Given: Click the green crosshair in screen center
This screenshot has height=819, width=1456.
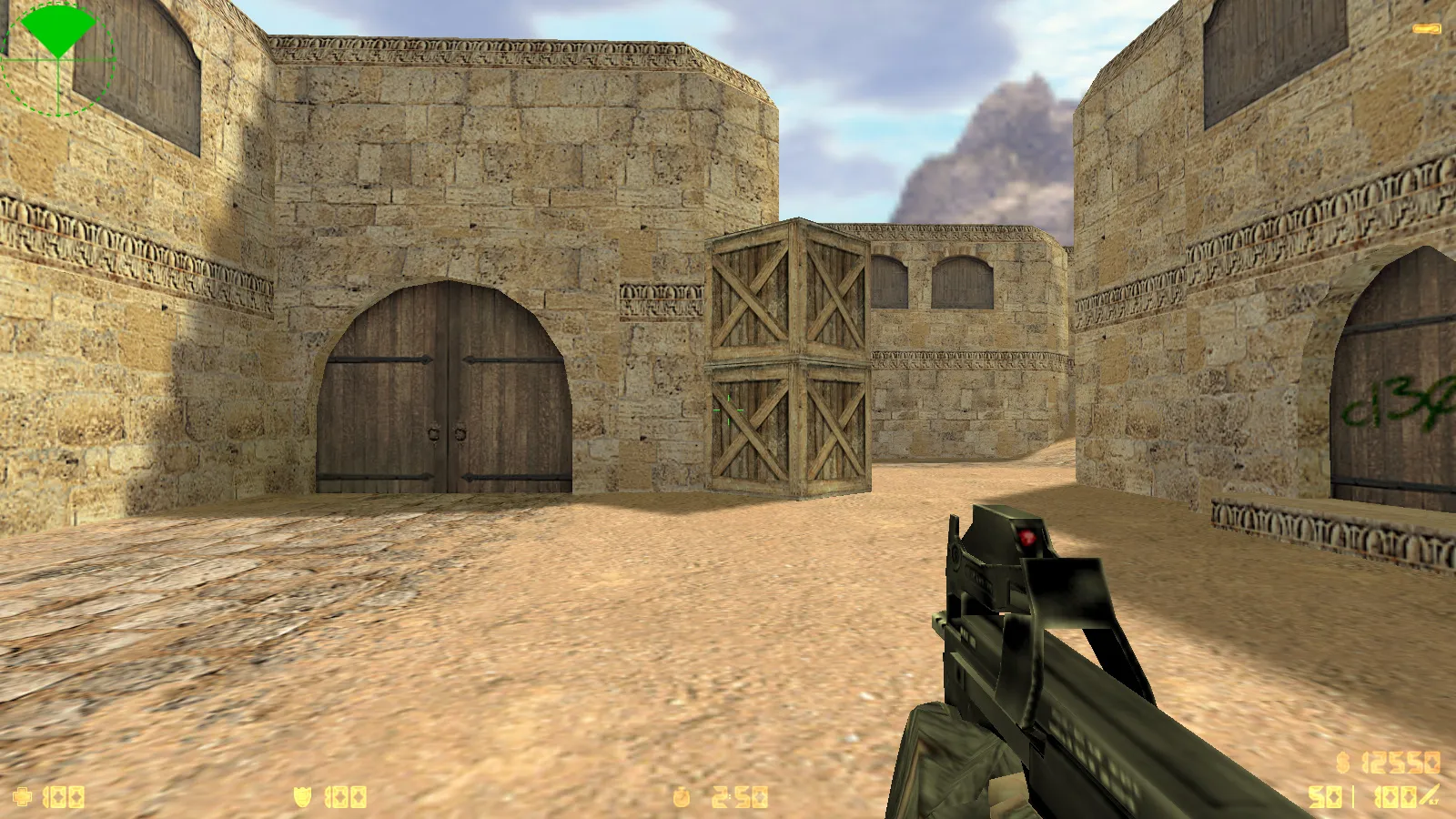Looking at the screenshot, I should tap(728, 409).
